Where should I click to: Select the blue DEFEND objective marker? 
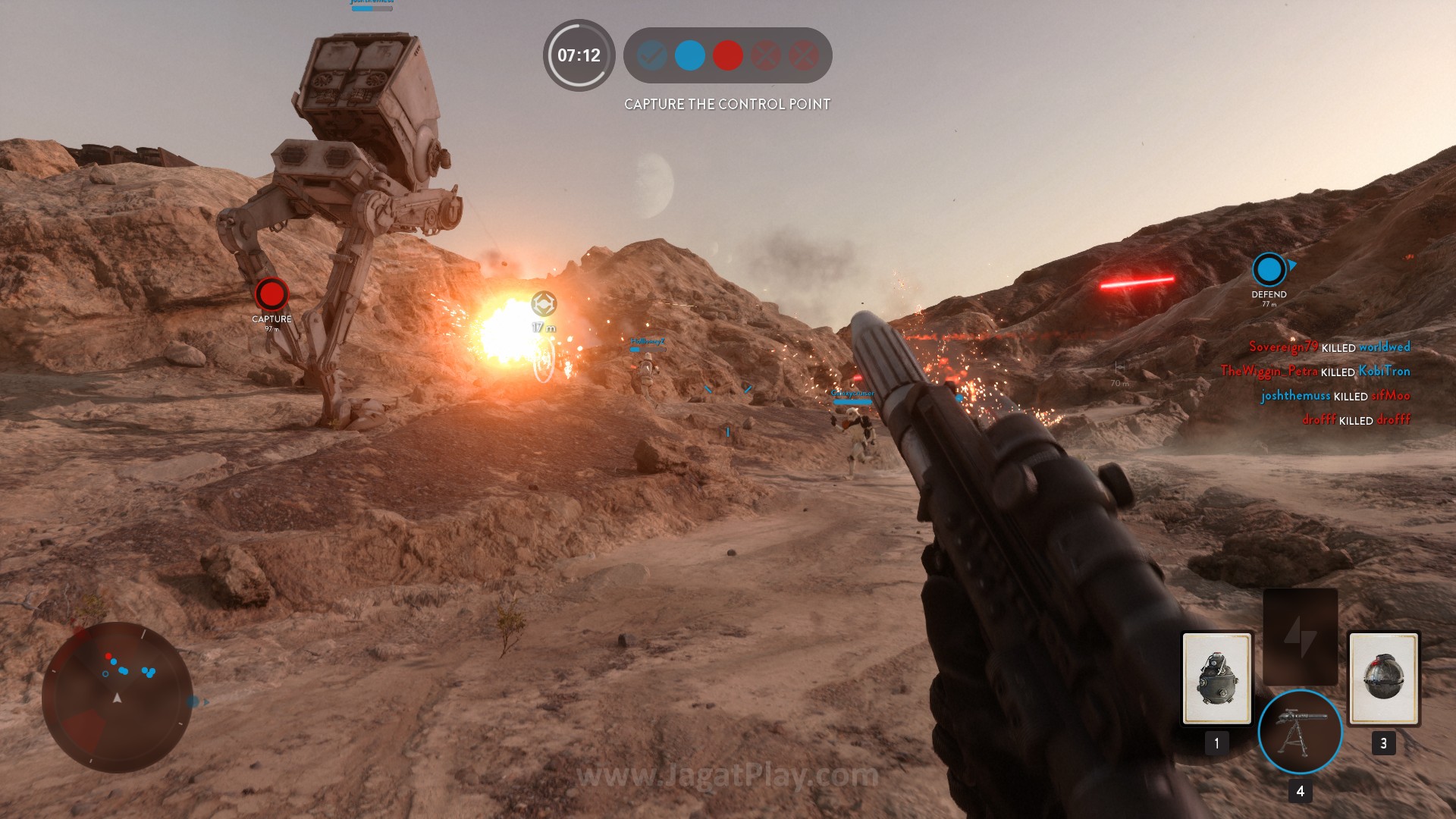point(1269,269)
